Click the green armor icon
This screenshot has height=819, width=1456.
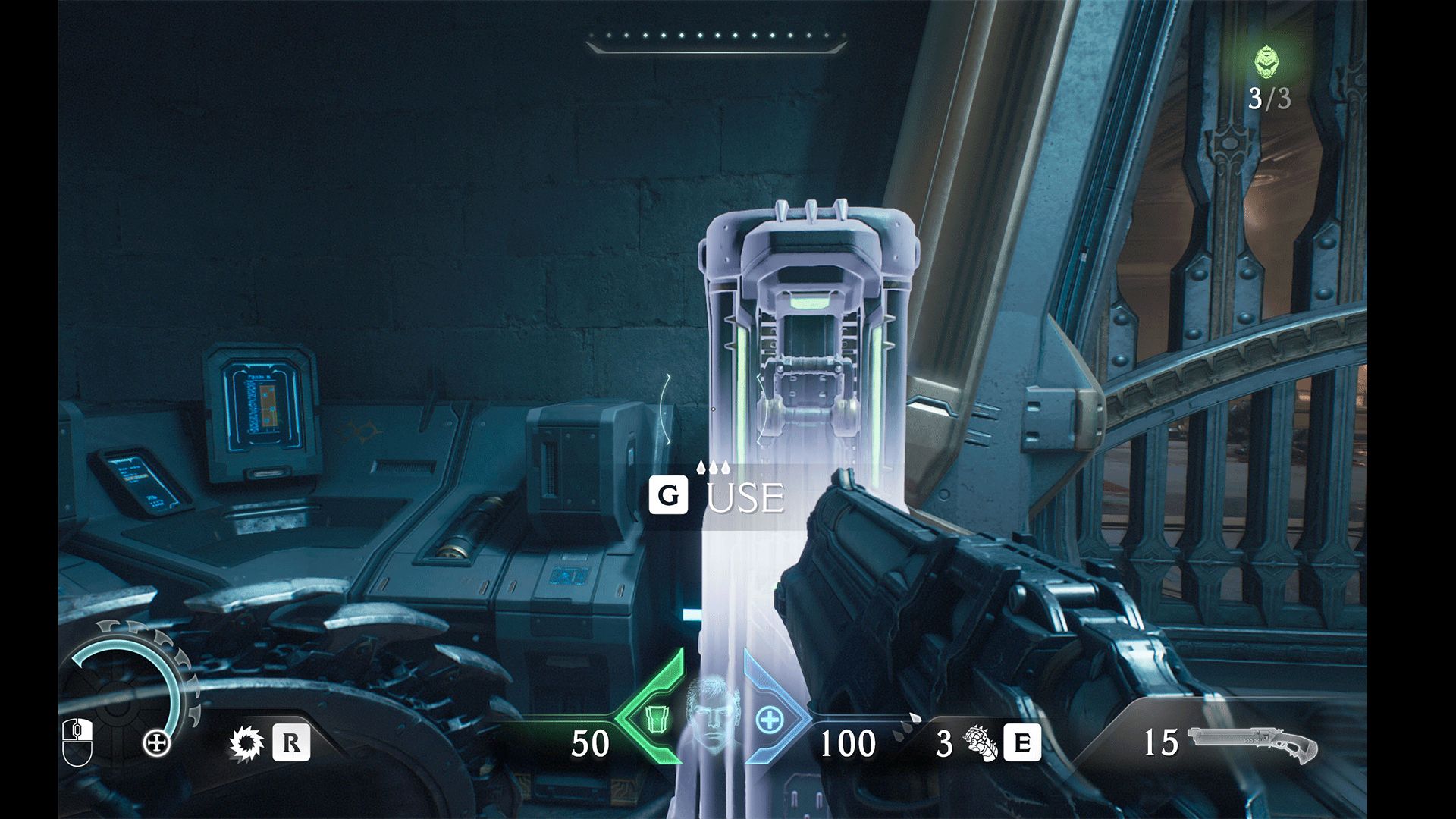pos(654,718)
